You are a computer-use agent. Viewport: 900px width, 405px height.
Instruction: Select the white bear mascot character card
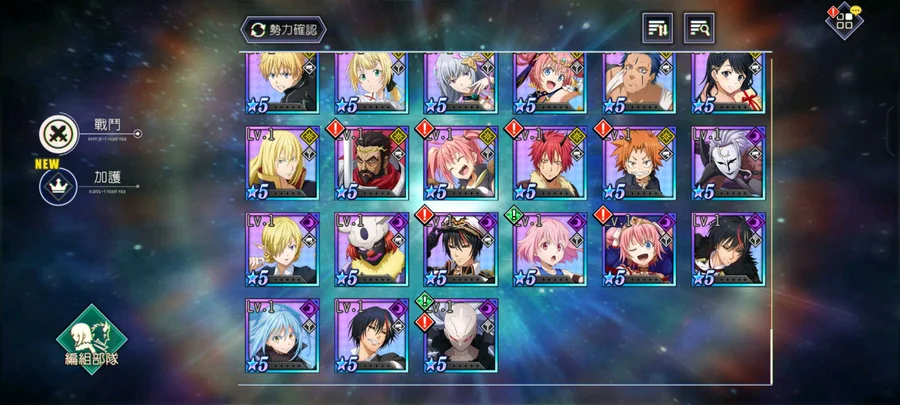371,249
